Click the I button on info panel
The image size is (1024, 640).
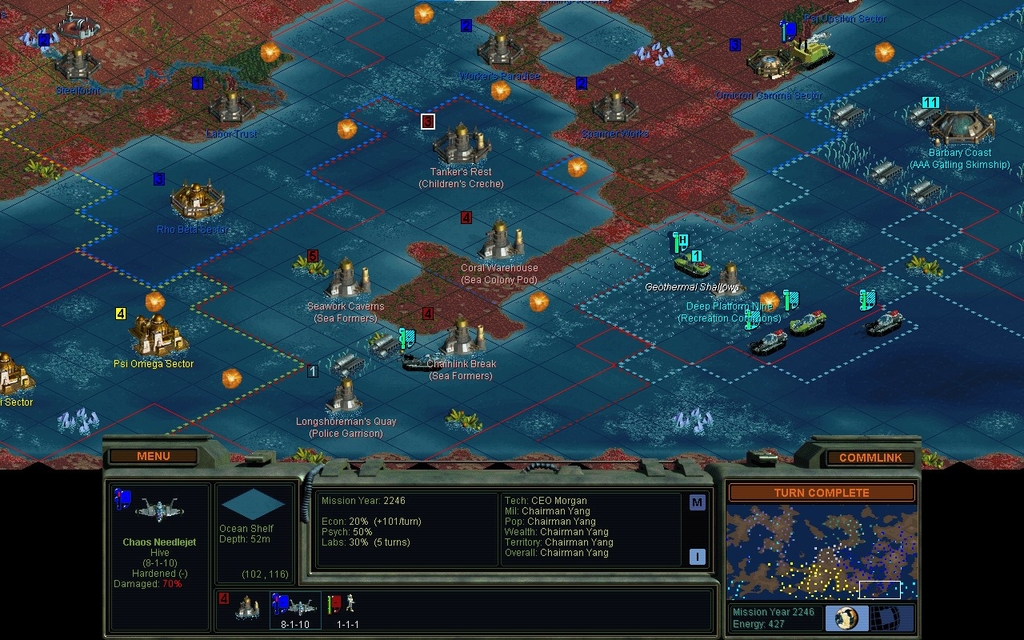point(697,556)
